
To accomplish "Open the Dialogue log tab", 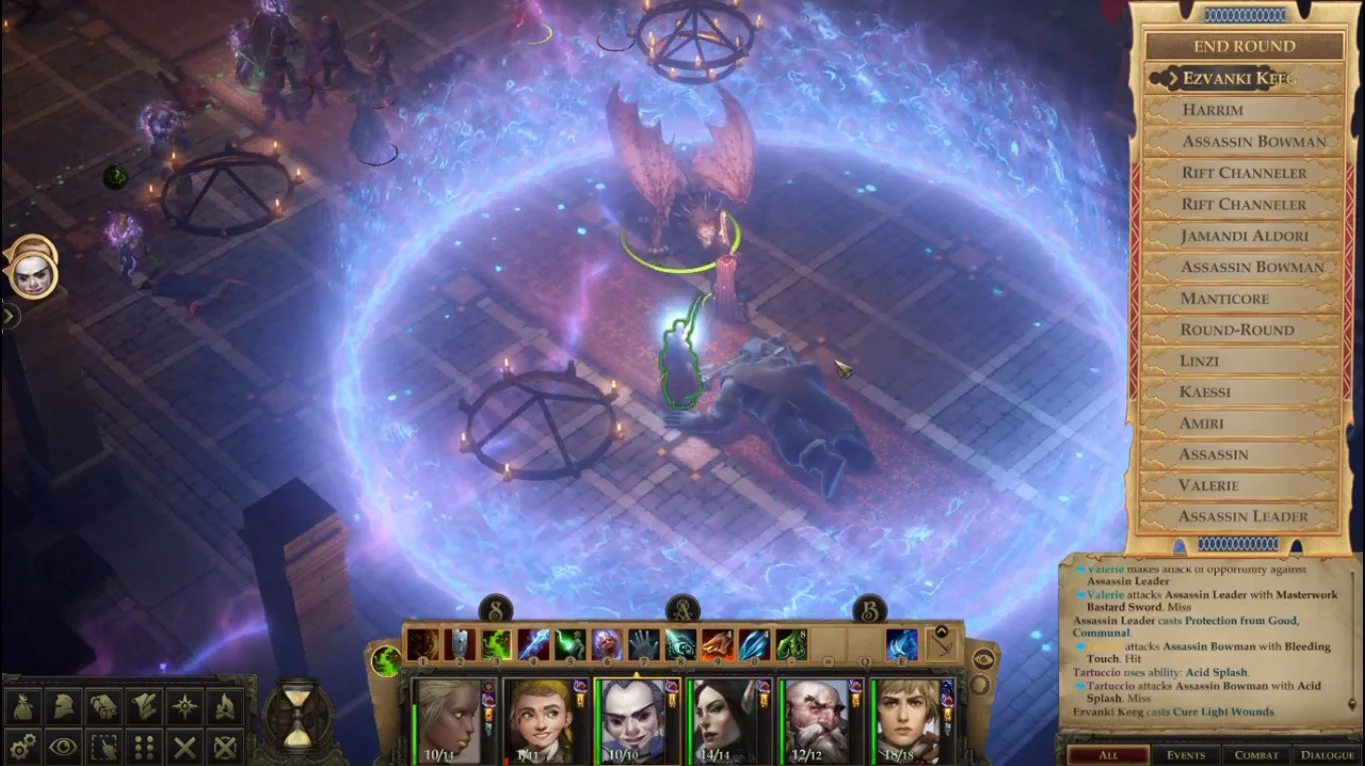I will pos(1327,754).
